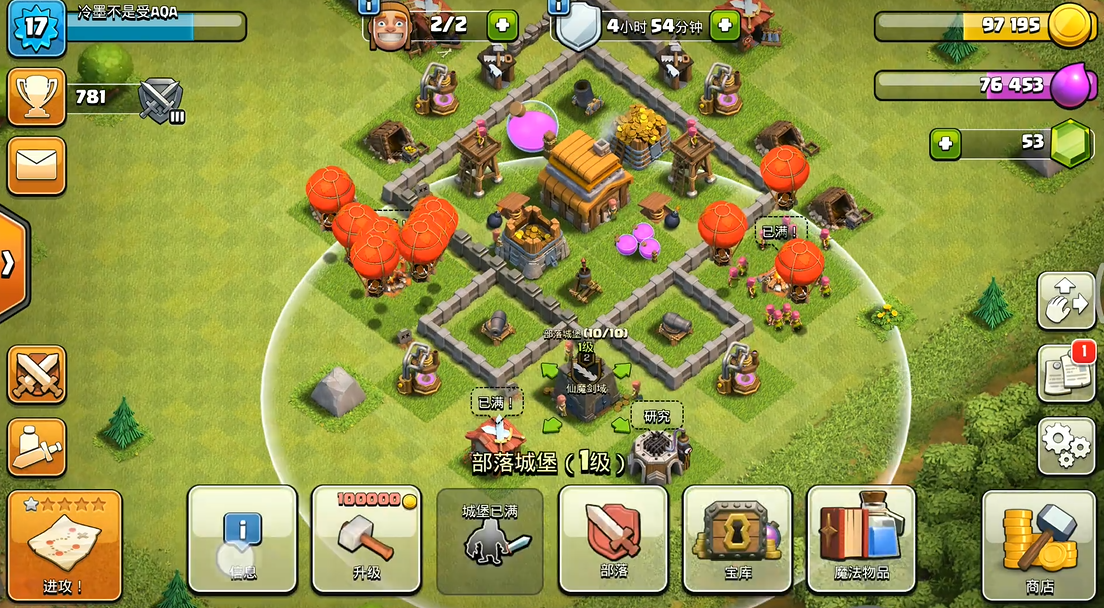Open the layout editor hand icon

(1066, 301)
